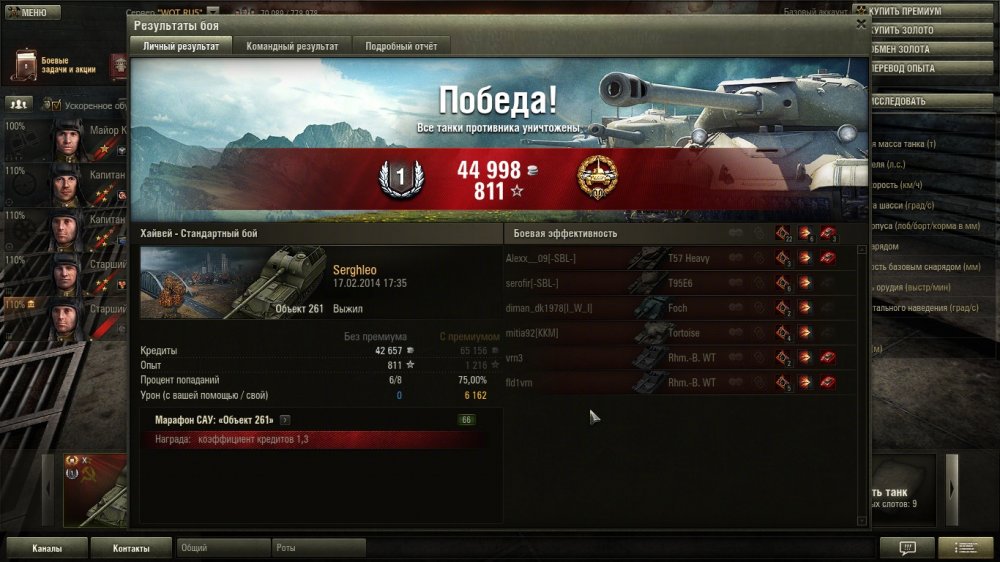
Task: Select the Роты chat tab
Action: click(x=318, y=548)
